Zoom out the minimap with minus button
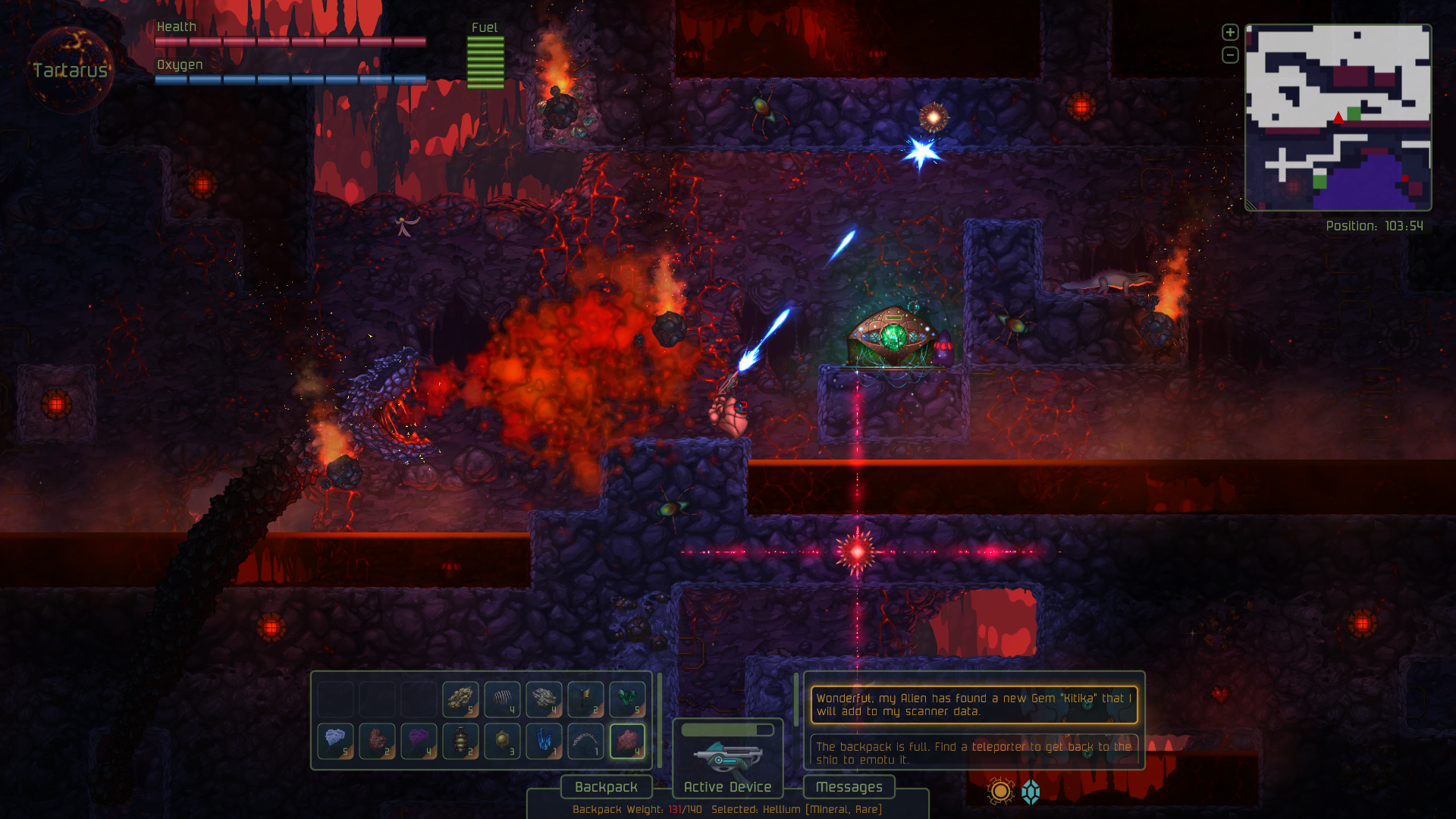The width and height of the screenshot is (1456, 819). (1230, 55)
